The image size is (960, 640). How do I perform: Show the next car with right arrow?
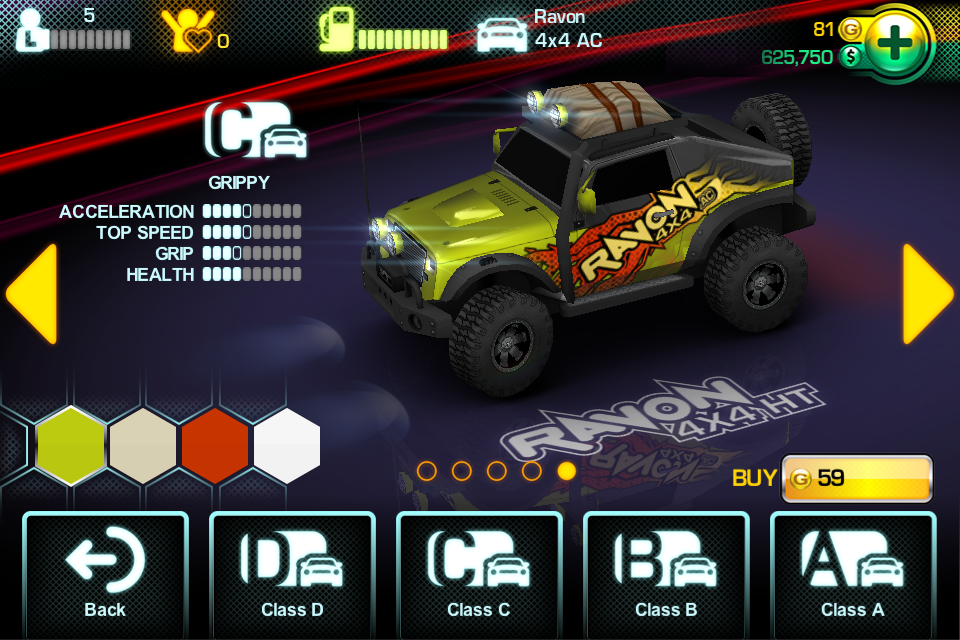(928, 294)
